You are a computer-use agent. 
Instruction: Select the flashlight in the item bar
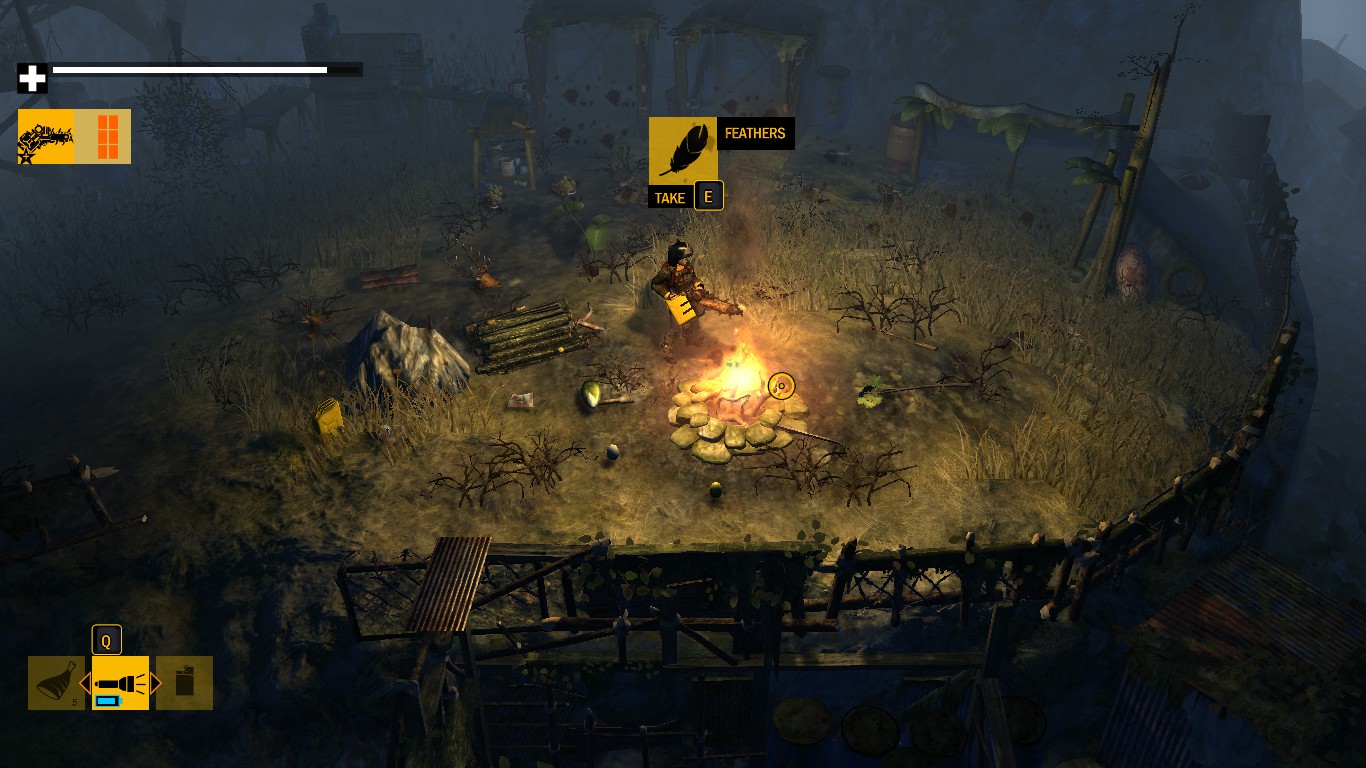click(120, 683)
